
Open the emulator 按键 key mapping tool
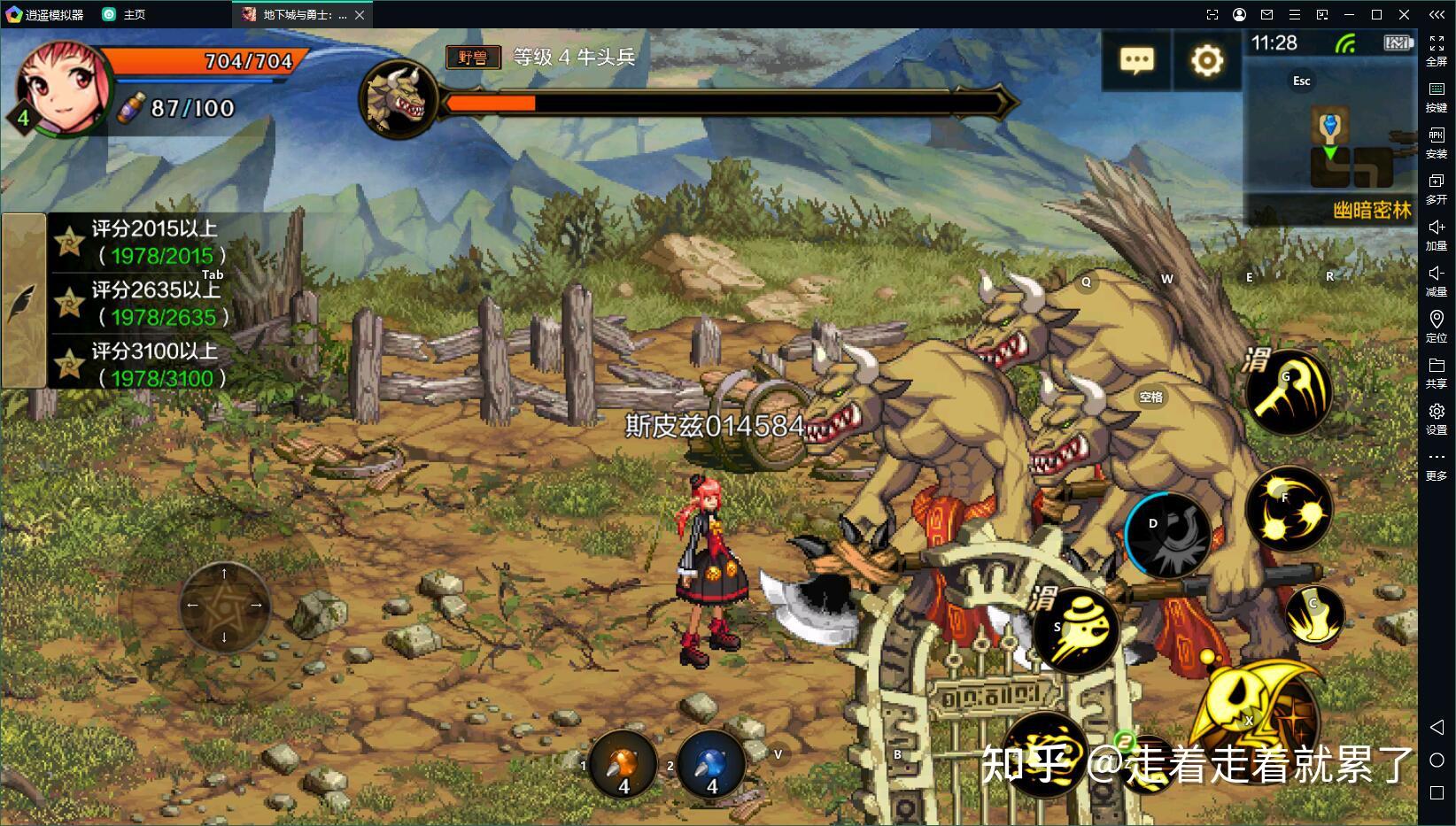coord(1436,96)
